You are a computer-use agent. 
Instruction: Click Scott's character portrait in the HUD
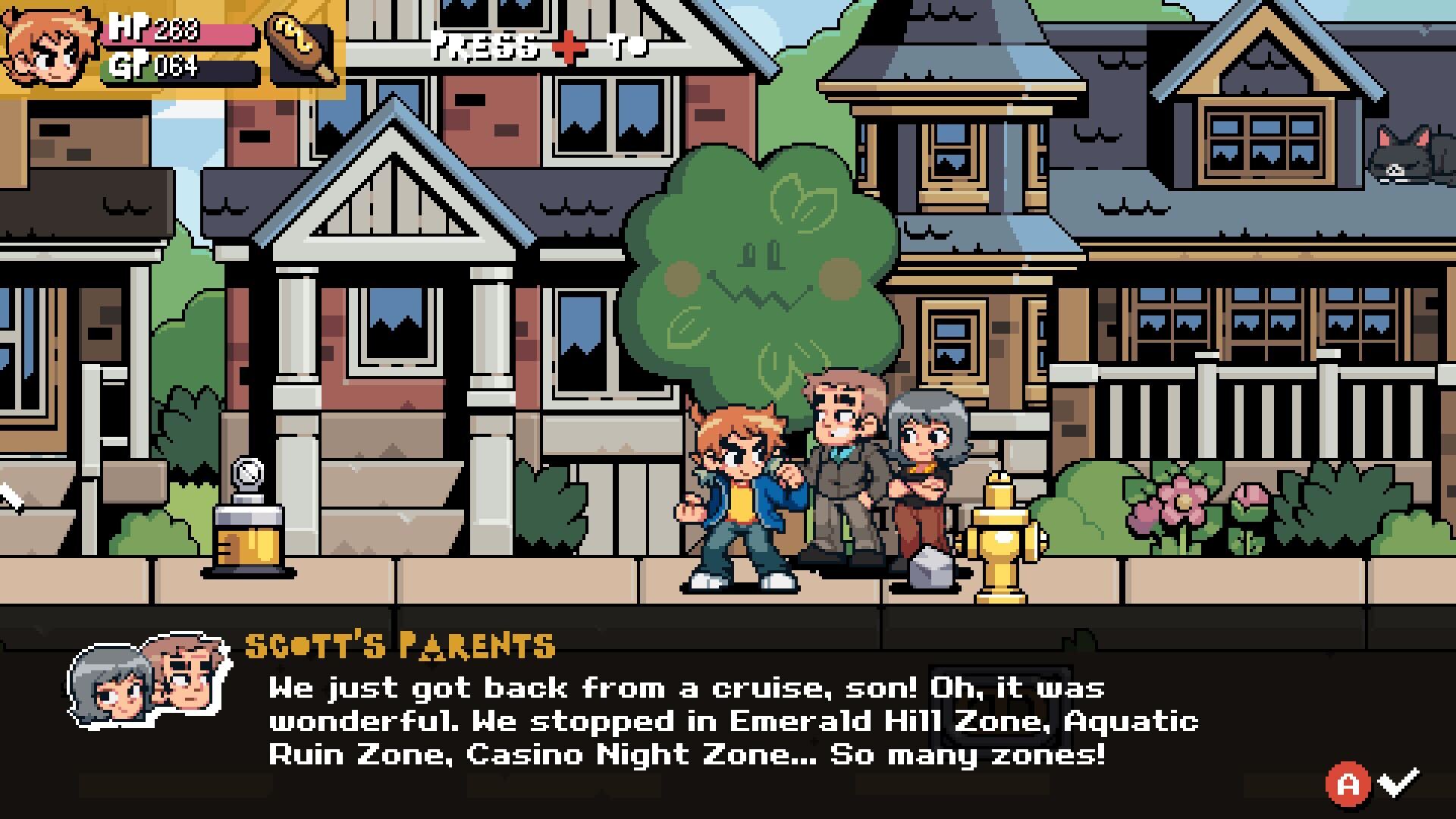49,47
